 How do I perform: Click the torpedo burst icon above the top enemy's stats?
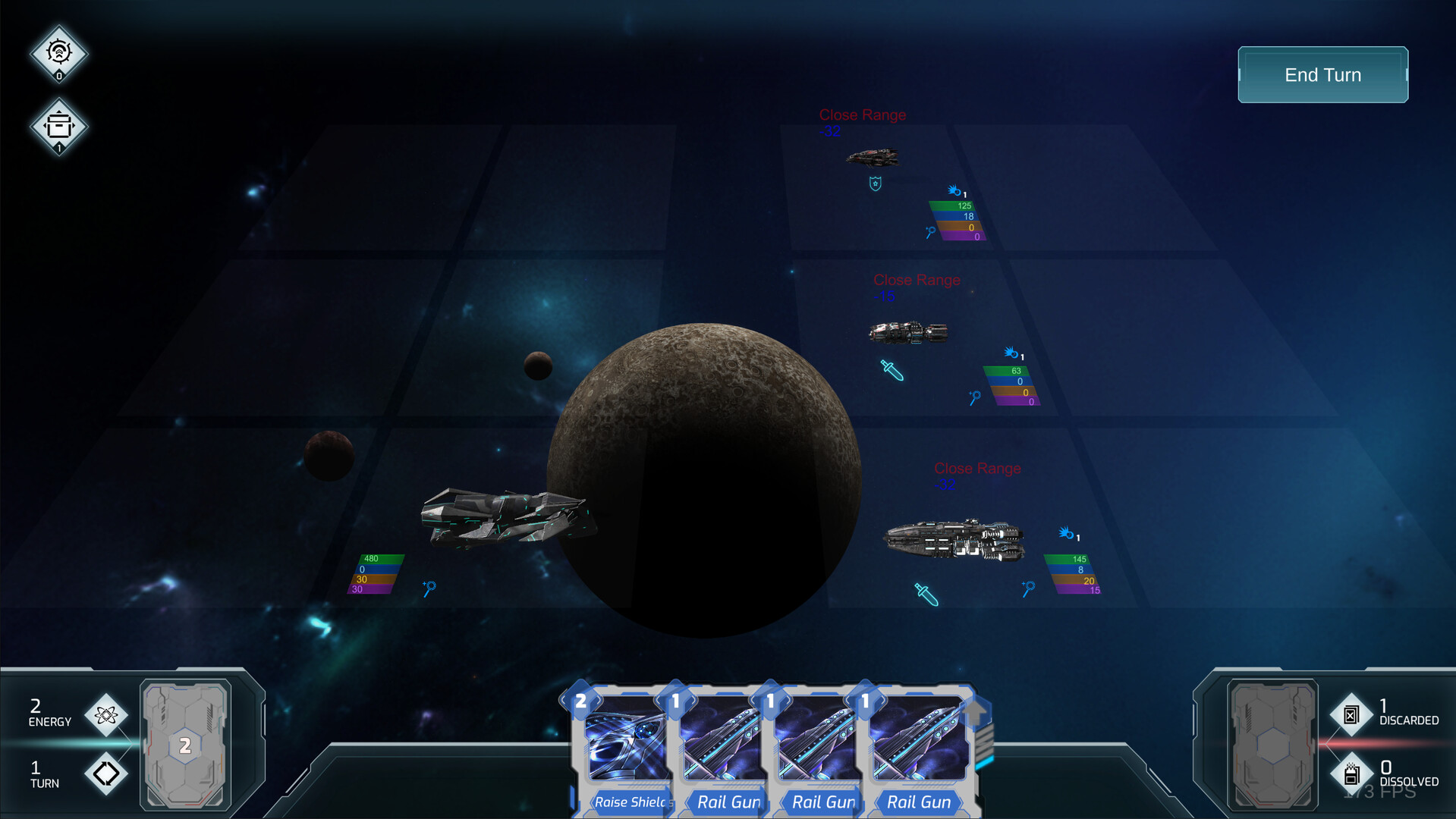click(x=953, y=192)
